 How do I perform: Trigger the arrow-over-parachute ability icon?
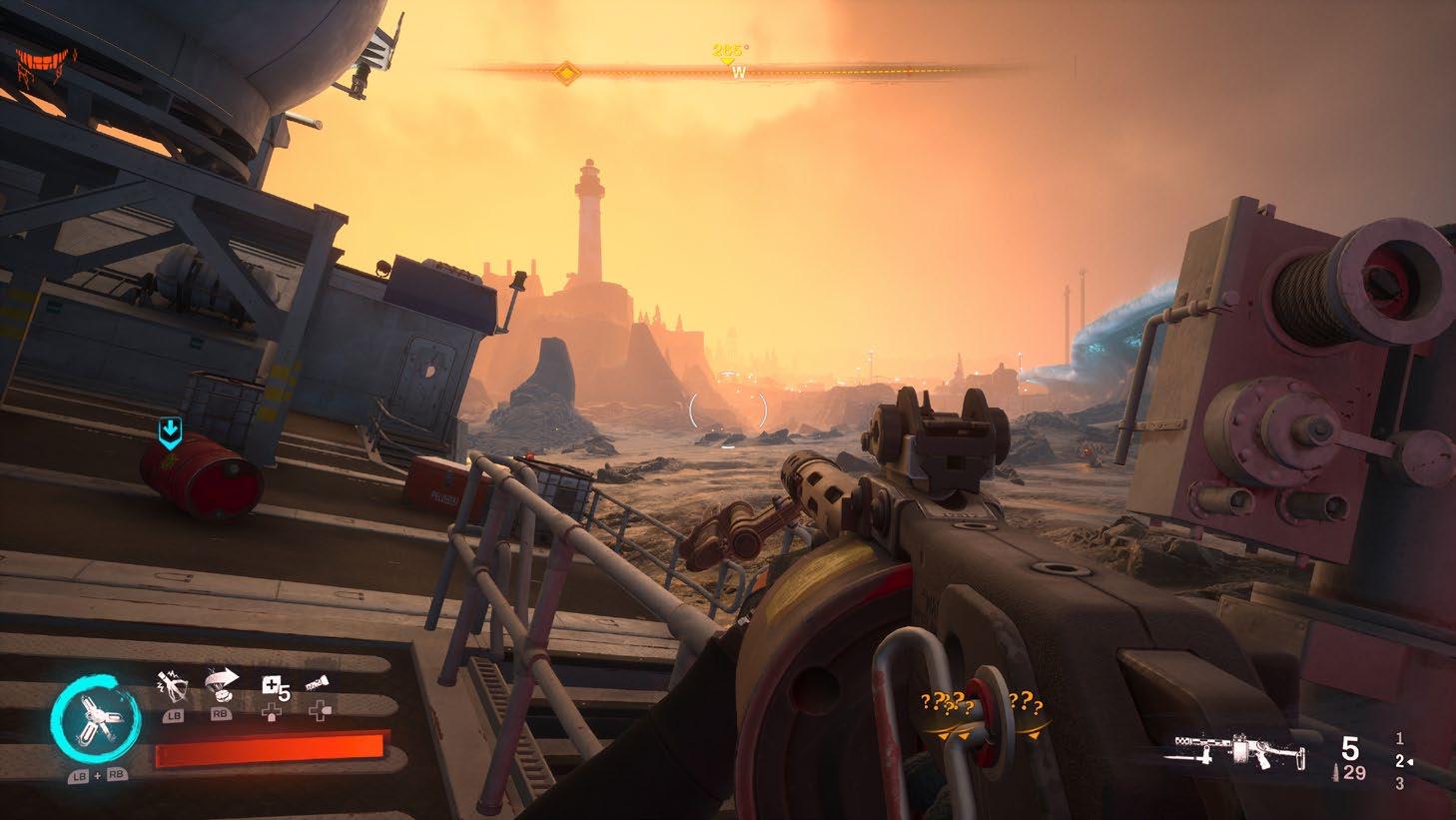coord(220,684)
